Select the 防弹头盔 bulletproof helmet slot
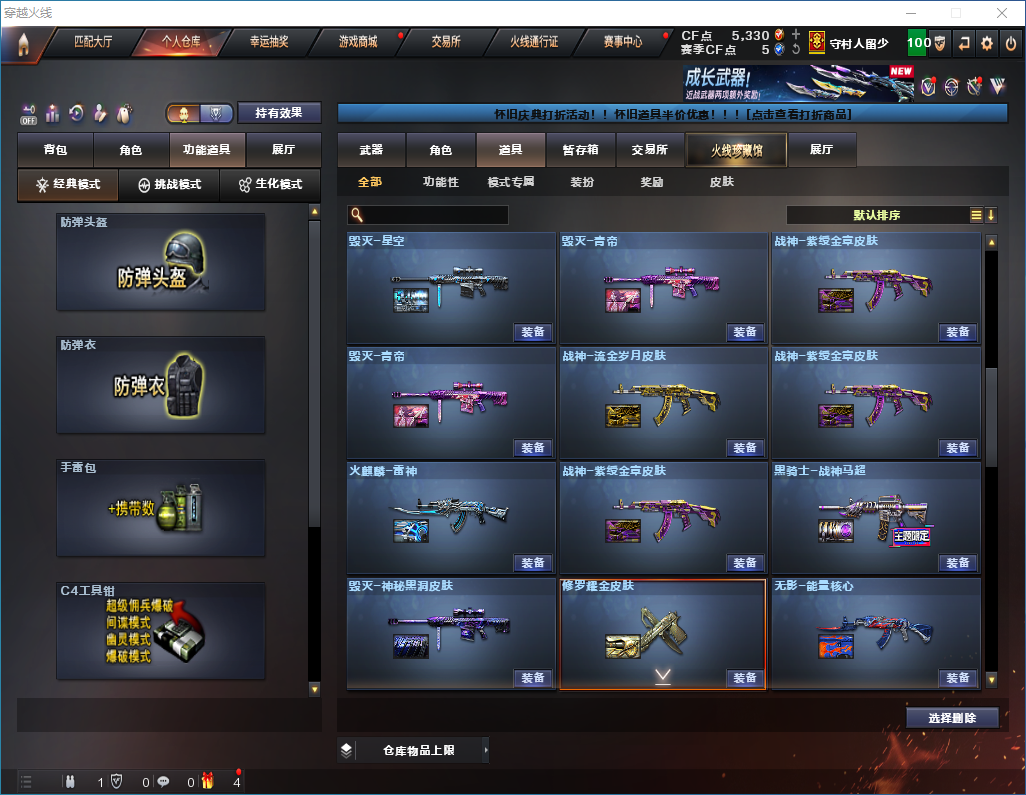The height and width of the screenshot is (795, 1026). [161, 261]
